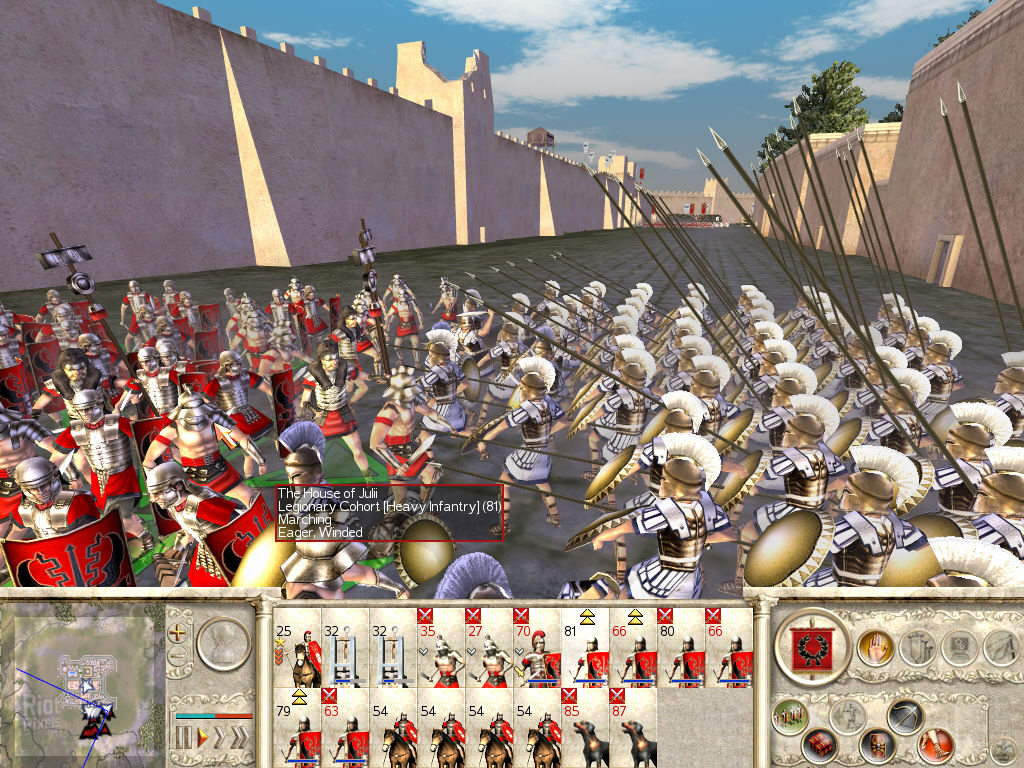This screenshot has width=1024, height=768.
Task: Click the red chest formation button
Action: (x=822, y=745)
